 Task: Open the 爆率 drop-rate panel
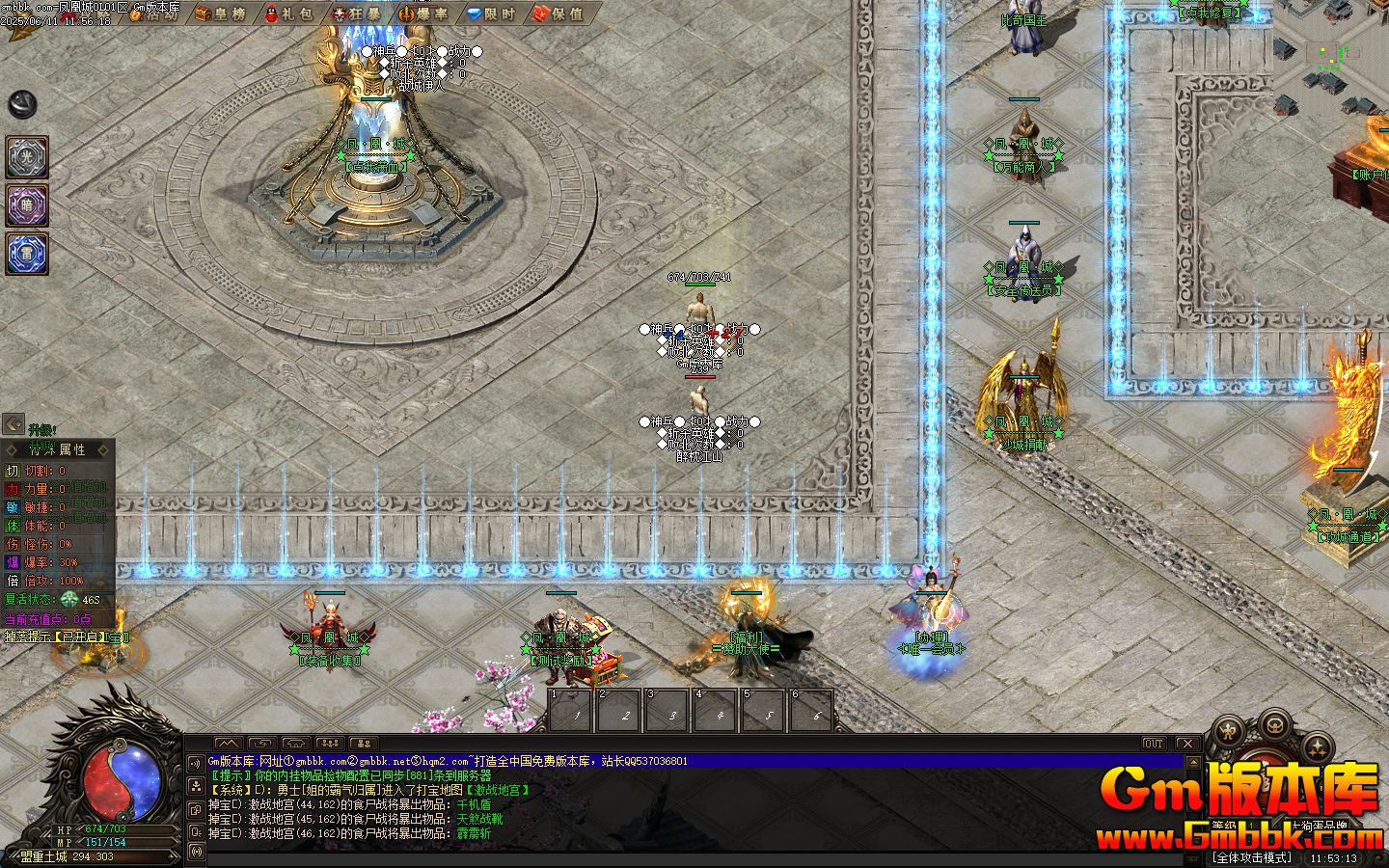tap(424, 15)
